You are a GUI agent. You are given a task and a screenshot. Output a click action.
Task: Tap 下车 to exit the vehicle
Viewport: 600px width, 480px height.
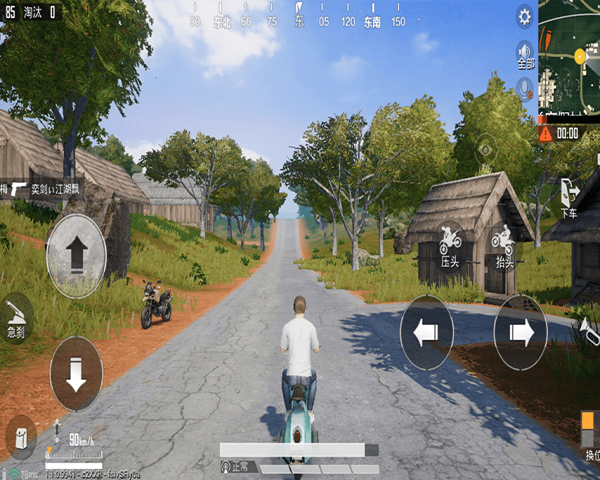(x=569, y=196)
